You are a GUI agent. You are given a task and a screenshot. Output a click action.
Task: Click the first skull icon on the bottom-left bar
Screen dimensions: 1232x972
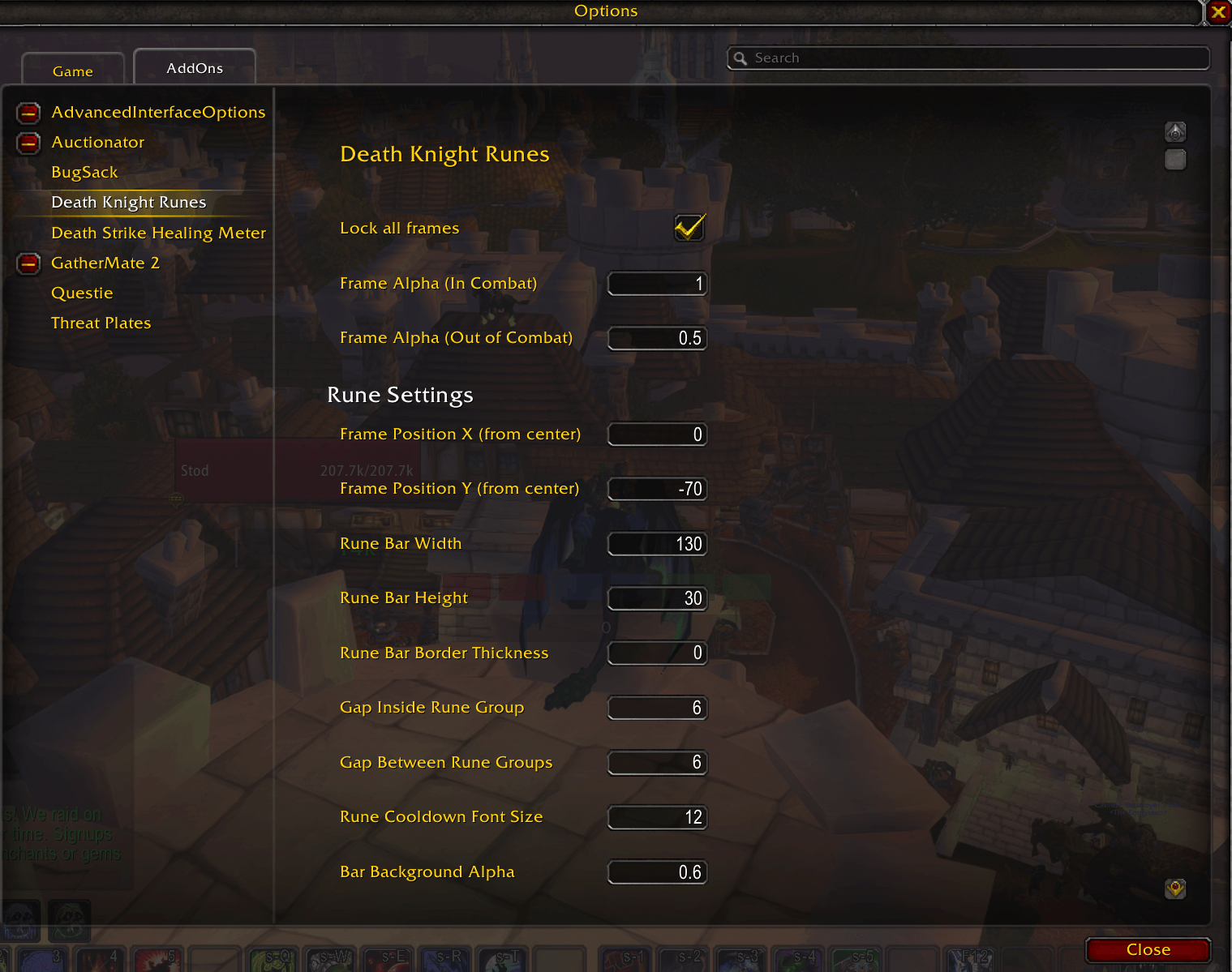click(20, 918)
